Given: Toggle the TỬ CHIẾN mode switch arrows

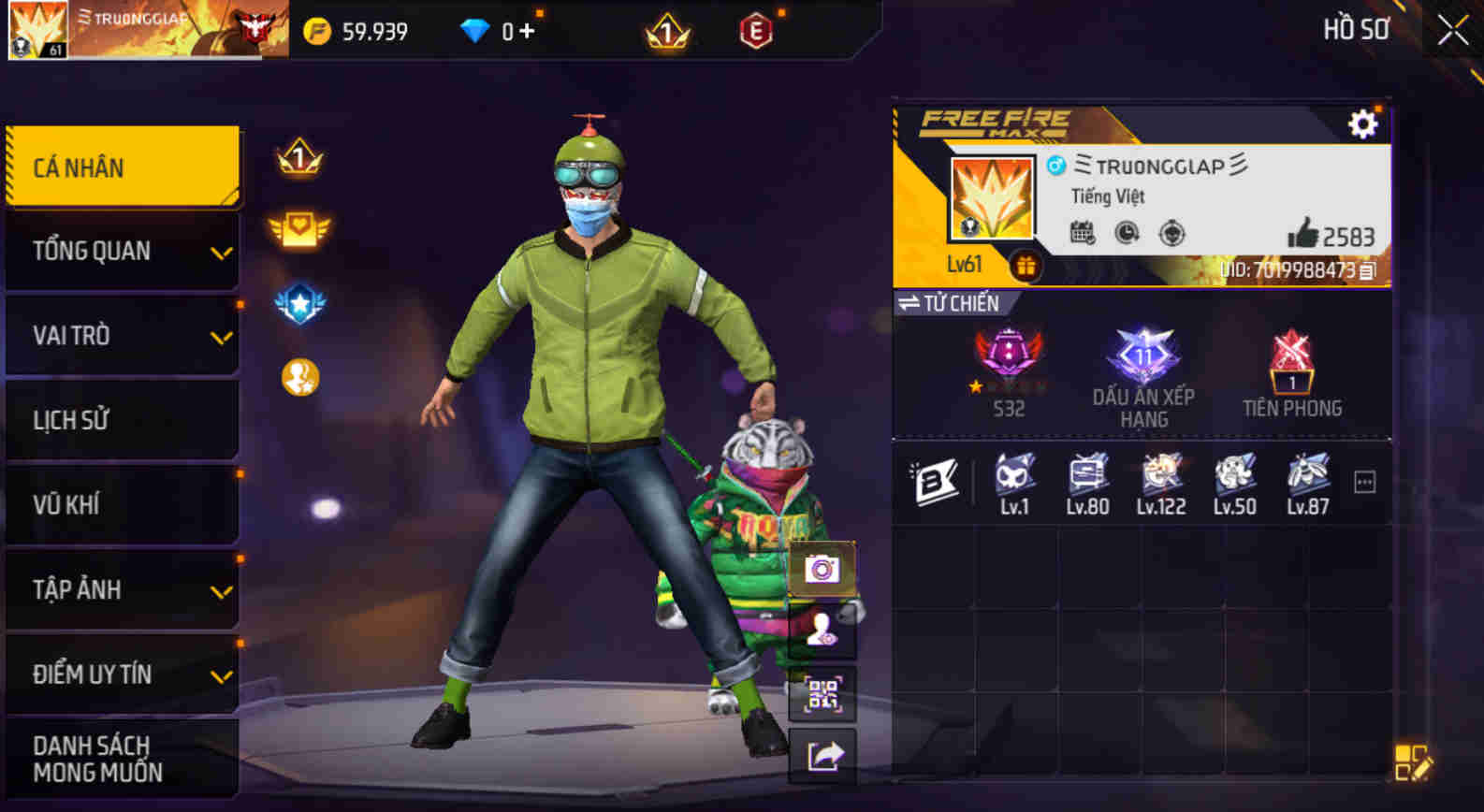Looking at the screenshot, I should click(910, 302).
